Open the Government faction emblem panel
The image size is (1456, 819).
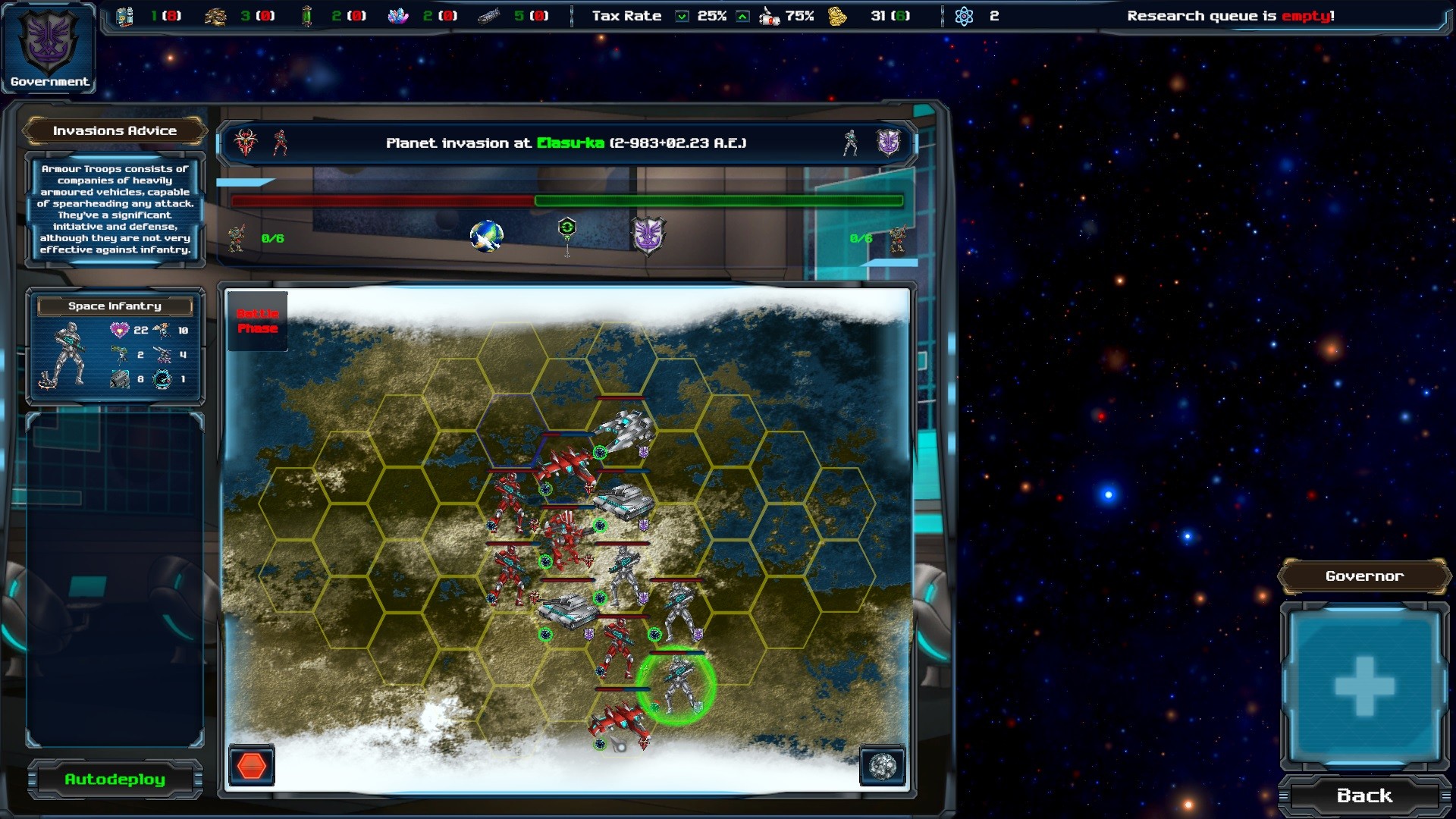point(49,47)
